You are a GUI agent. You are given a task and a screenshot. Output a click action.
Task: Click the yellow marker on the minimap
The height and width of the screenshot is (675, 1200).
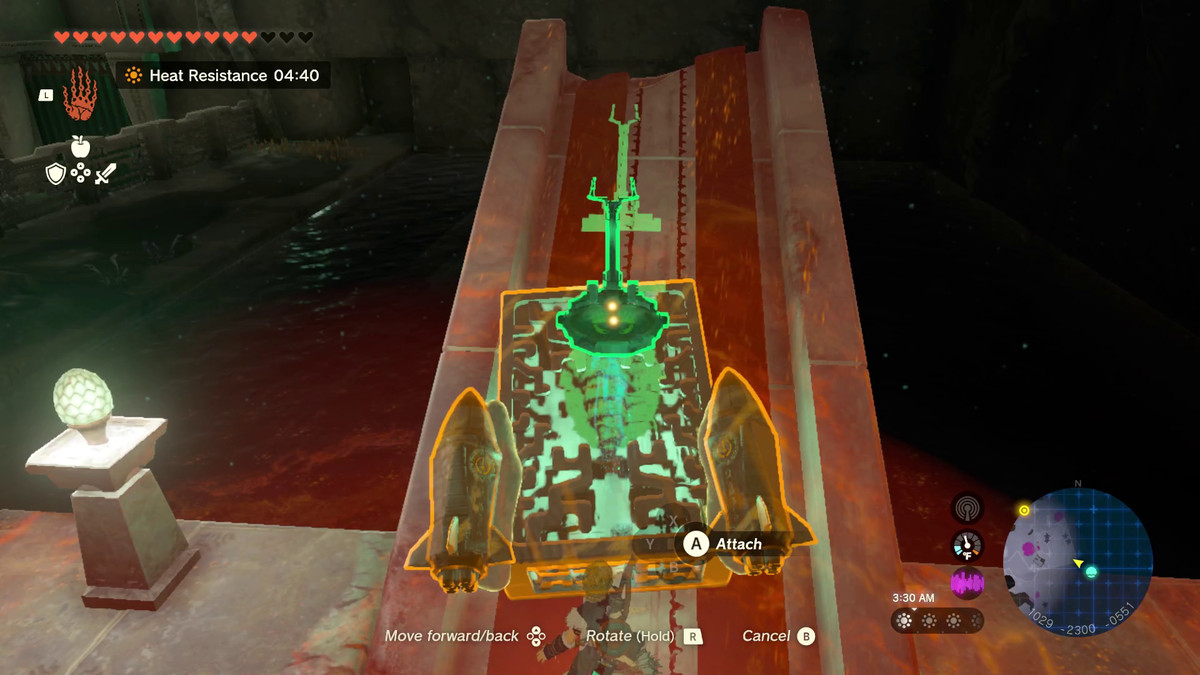tap(1024, 510)
